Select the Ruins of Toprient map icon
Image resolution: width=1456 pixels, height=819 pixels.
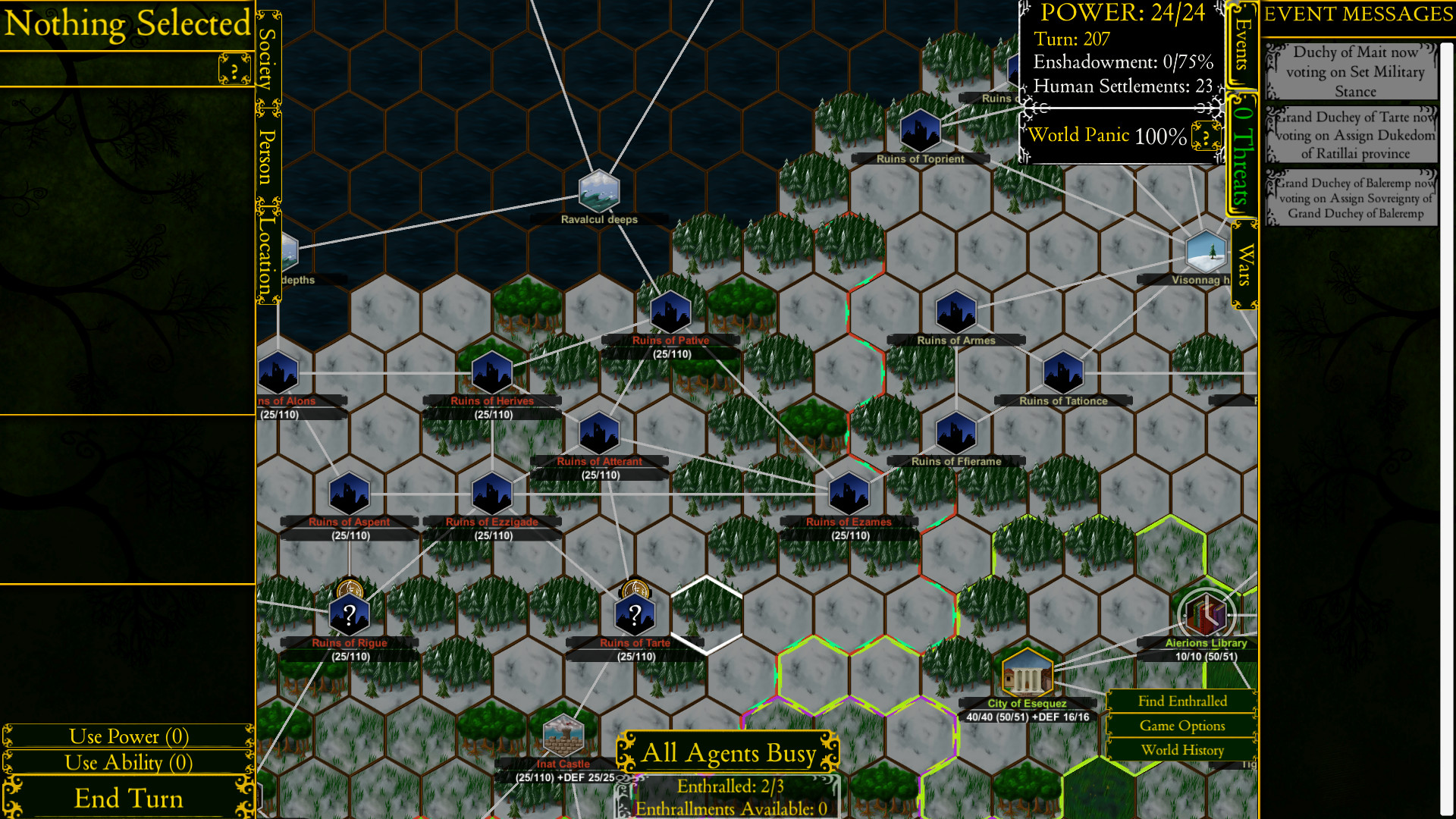click(x=921, y=130)
